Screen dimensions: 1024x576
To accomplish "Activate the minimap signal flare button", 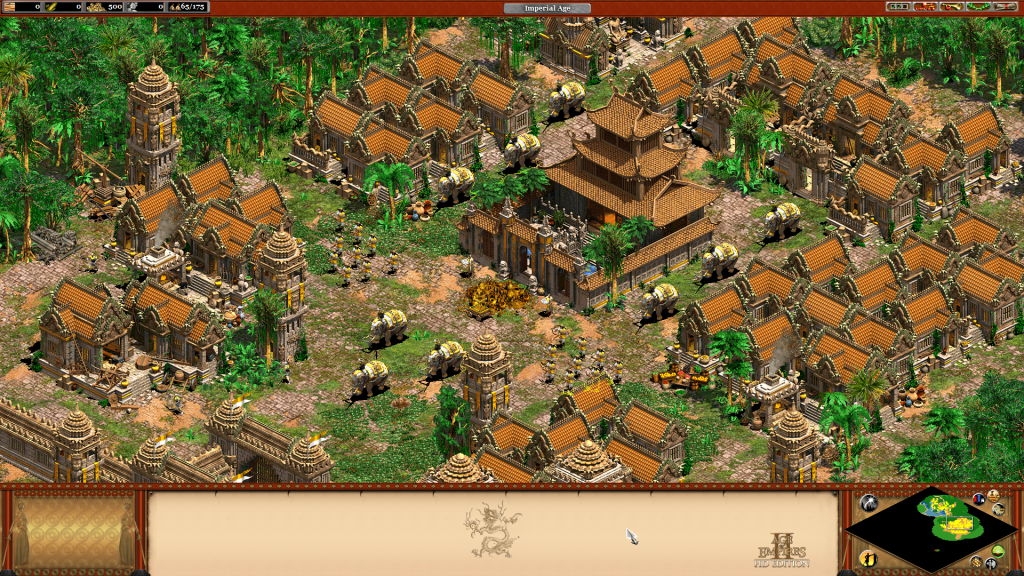I will pos(869,504).
